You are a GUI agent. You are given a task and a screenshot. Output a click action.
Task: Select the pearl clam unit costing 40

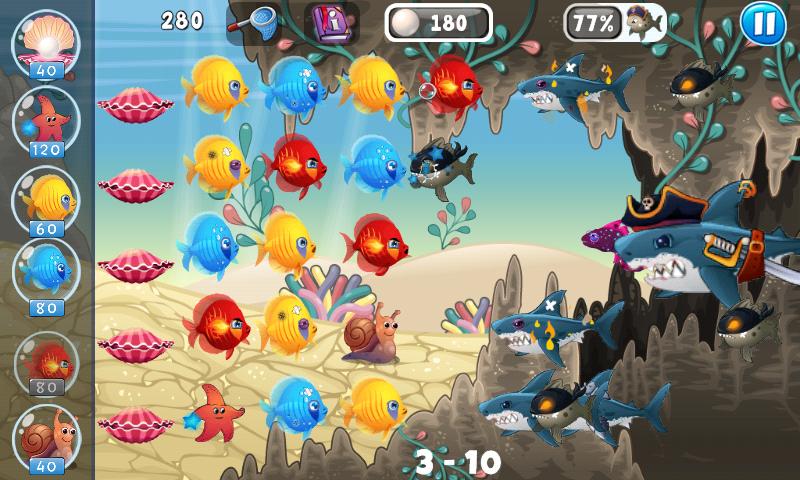click(x=46, y=40)
